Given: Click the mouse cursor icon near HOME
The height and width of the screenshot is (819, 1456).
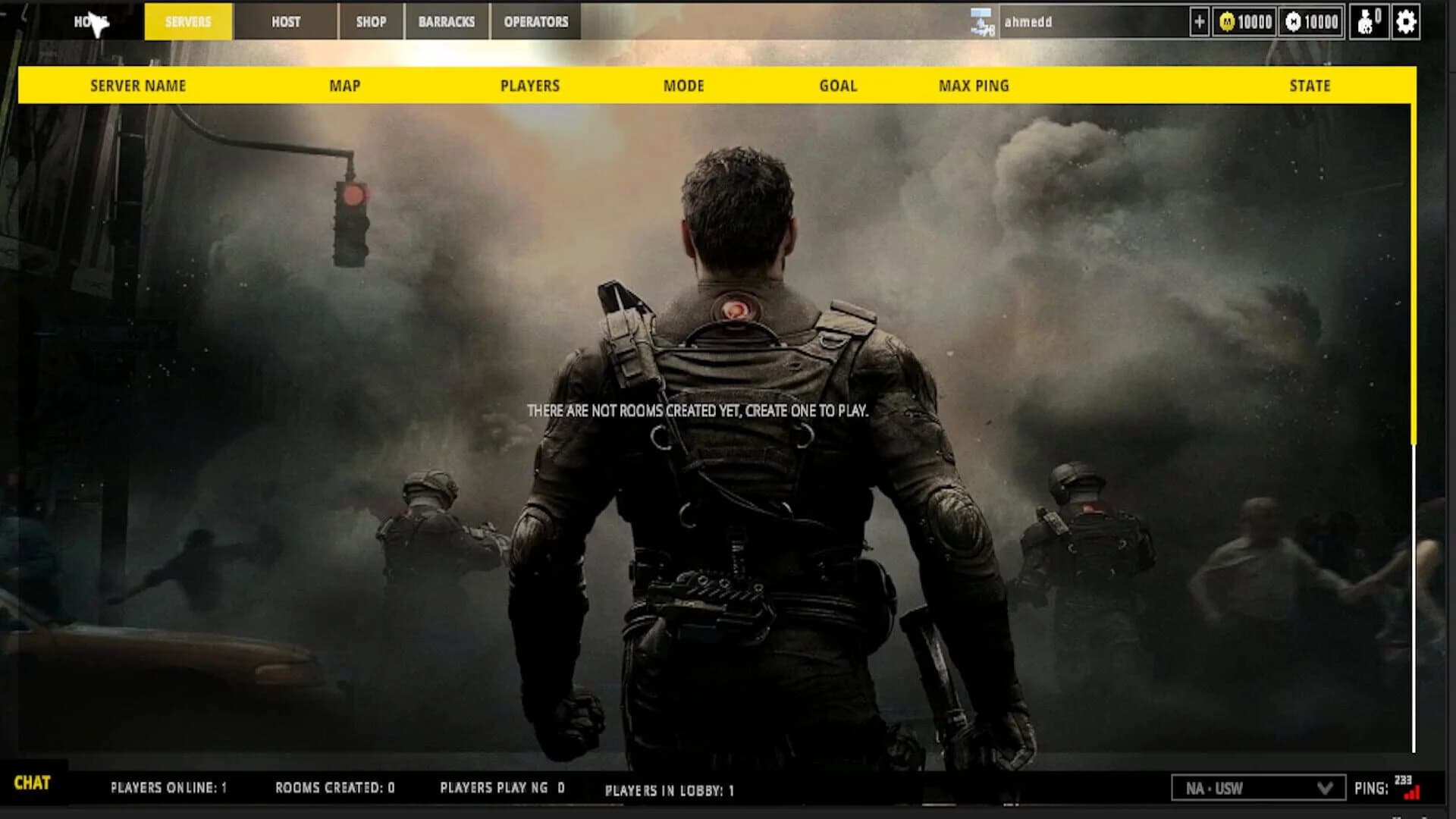Looking at the screenshot, I should point(99,23).
